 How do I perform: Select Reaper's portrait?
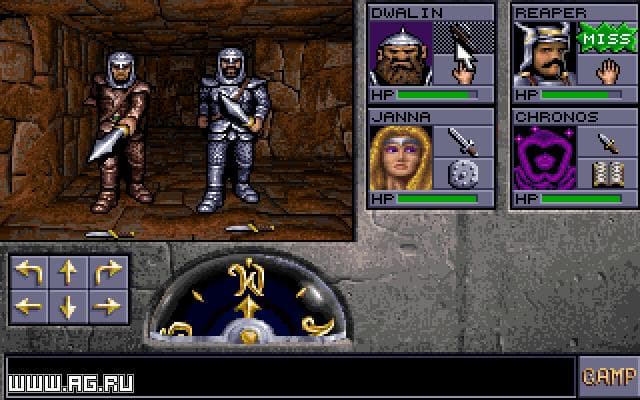coord(543,53)
